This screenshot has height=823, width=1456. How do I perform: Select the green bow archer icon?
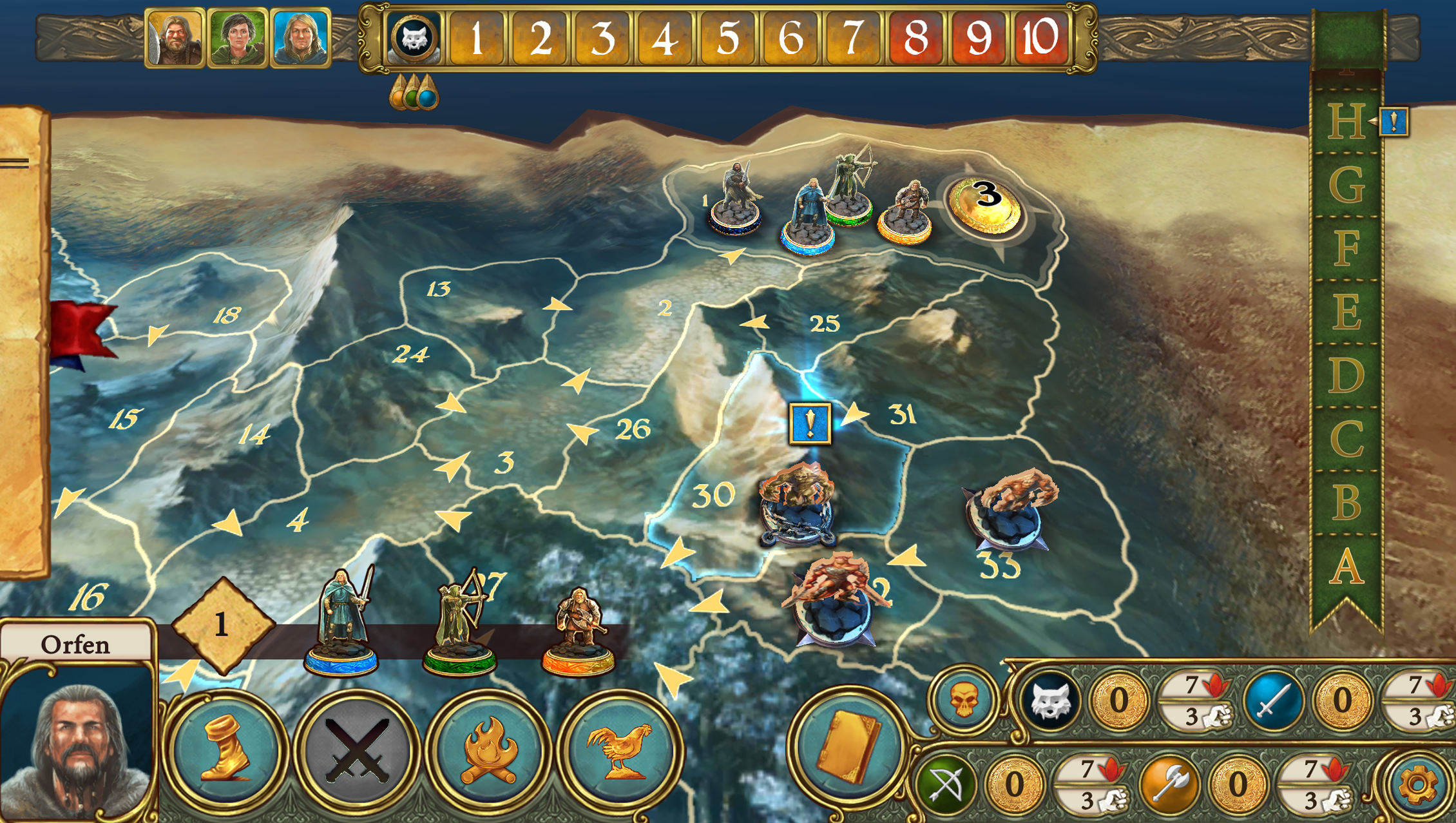click(946, 784)
